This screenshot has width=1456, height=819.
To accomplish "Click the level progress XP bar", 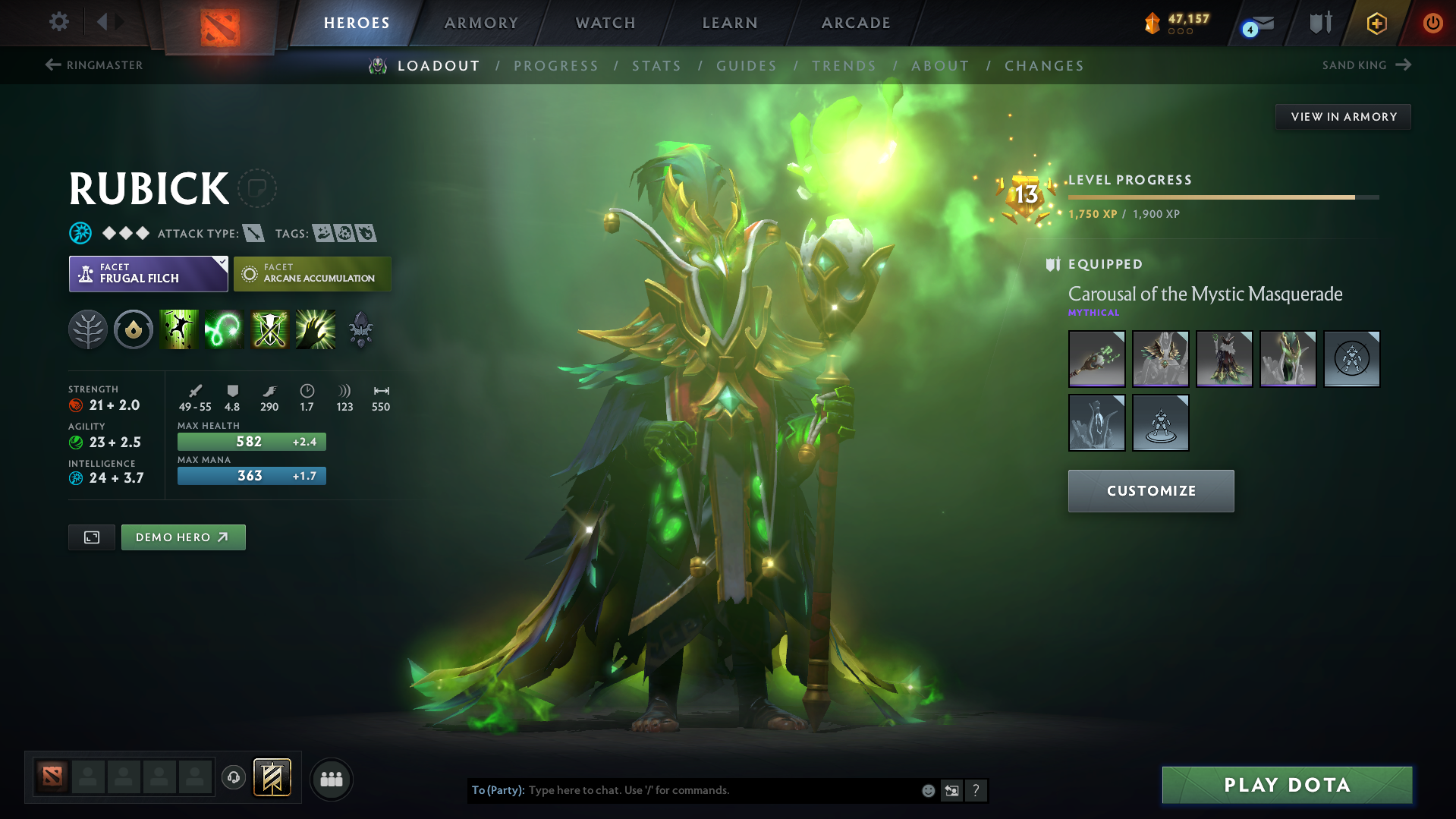I will (1222, 197).
